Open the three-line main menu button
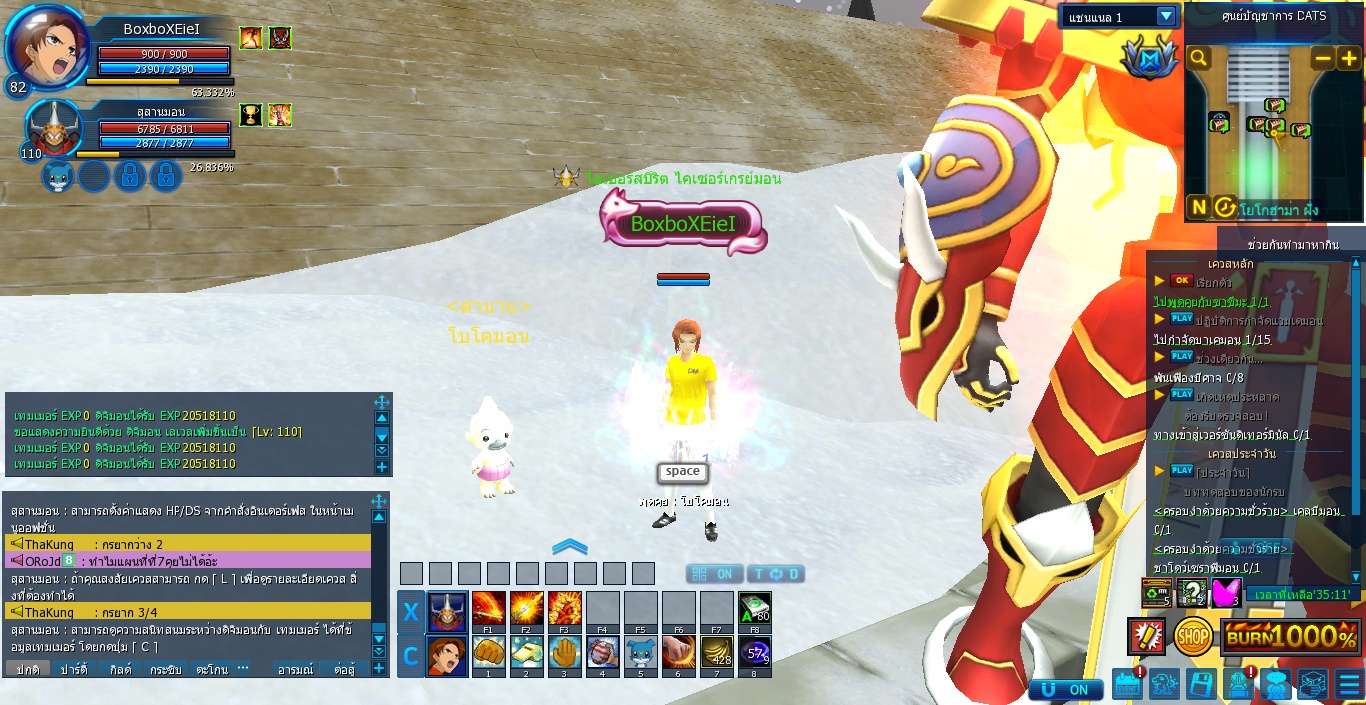This screenshot has width=1366, height=705. click(x=1349, y=684)
